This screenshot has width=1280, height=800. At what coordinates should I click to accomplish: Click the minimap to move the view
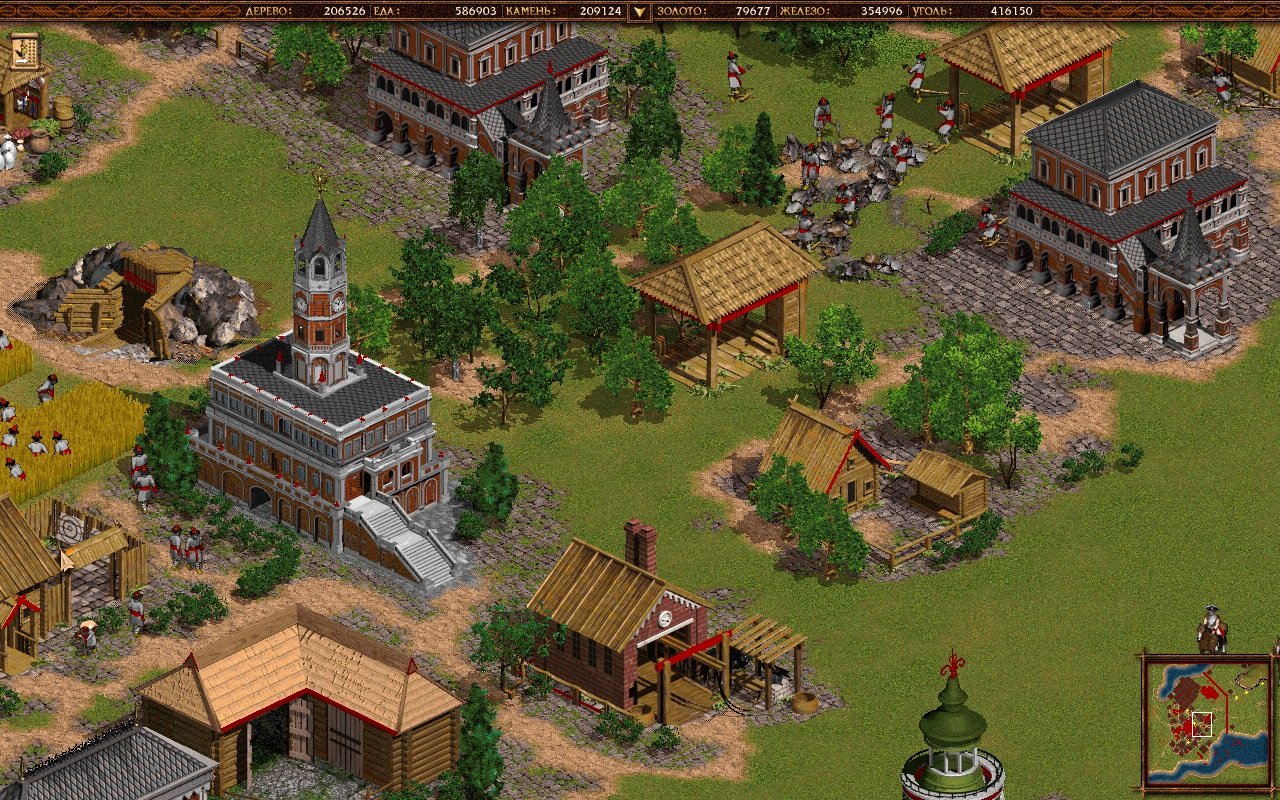click(x=1208, y=721)
